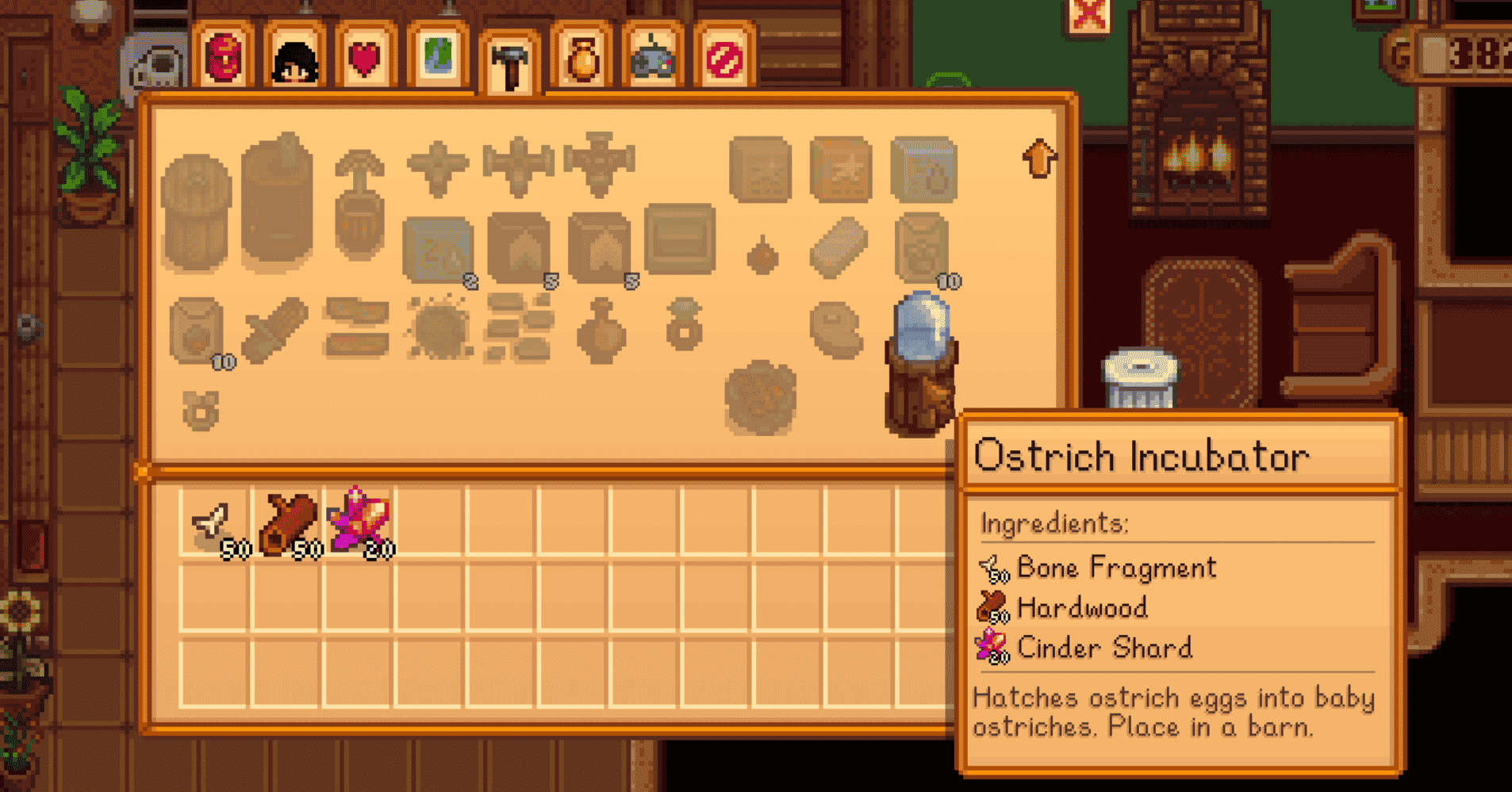This screenshot has height=792, width=1512.
Task: Click the scroll up arrow in the crafting panel
Action: pyautogui.click(x=1040, y=159)
